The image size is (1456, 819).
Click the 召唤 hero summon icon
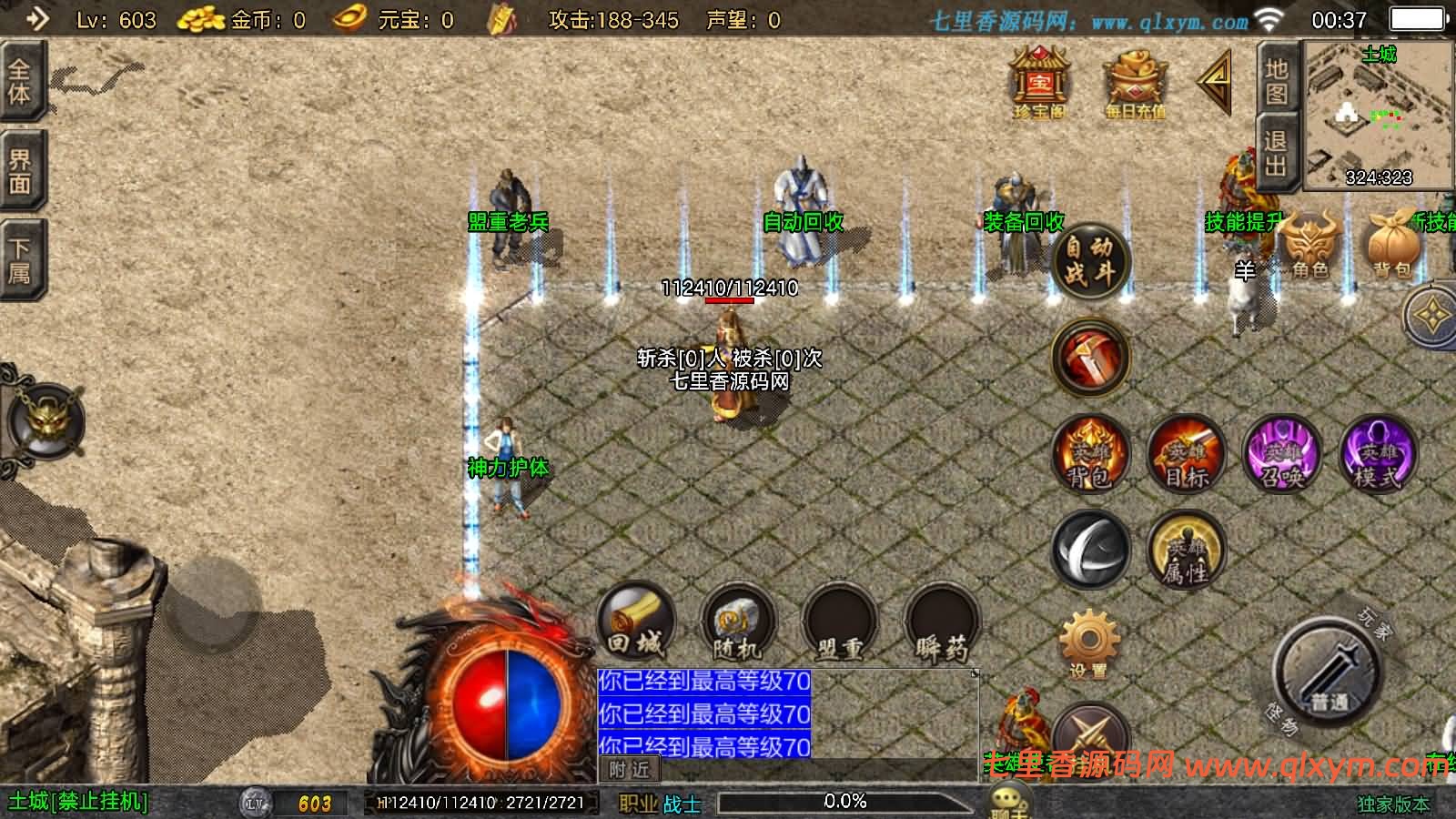click(1281, 455)
